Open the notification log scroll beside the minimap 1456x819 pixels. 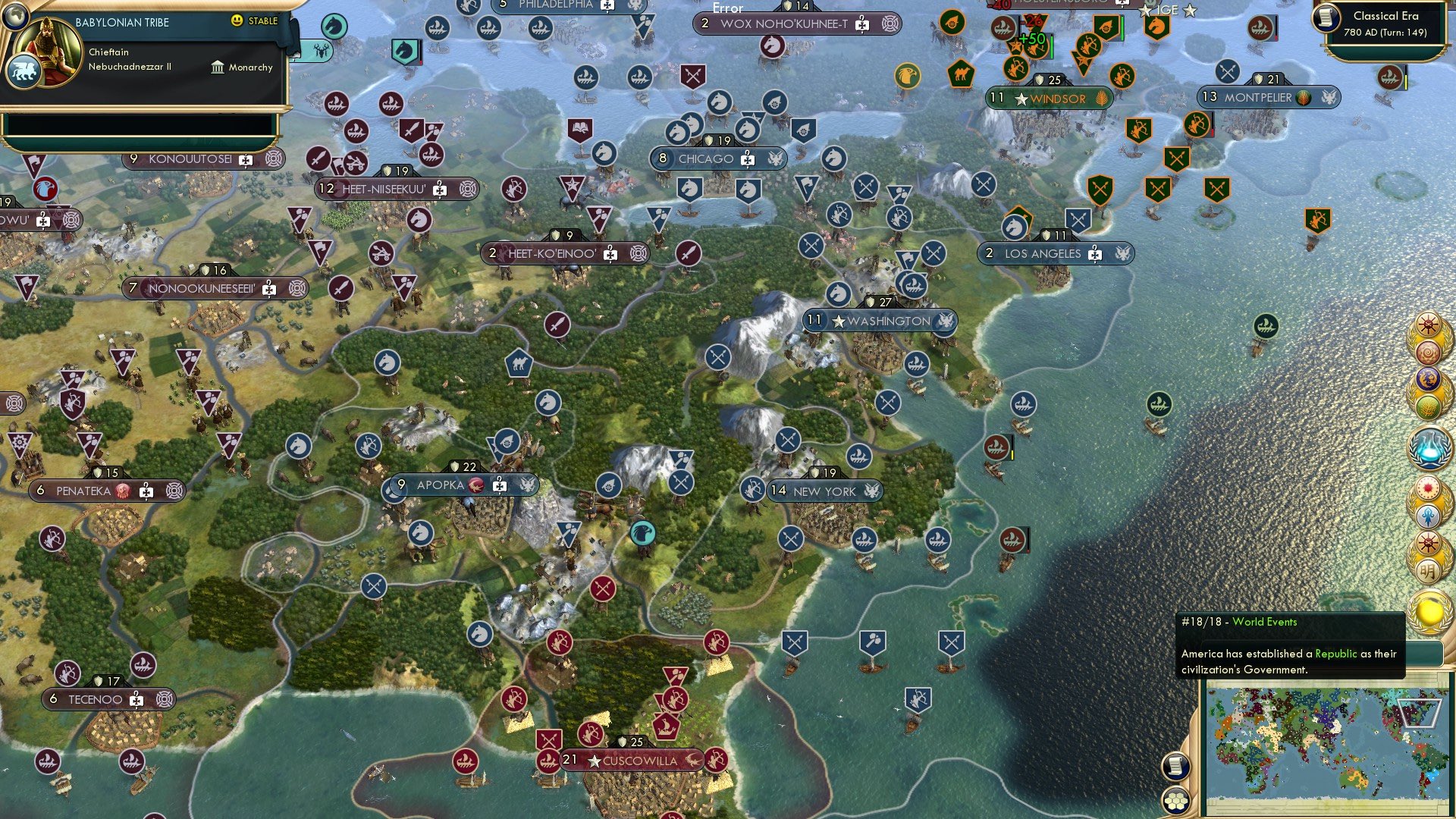tap(1174, 766)
